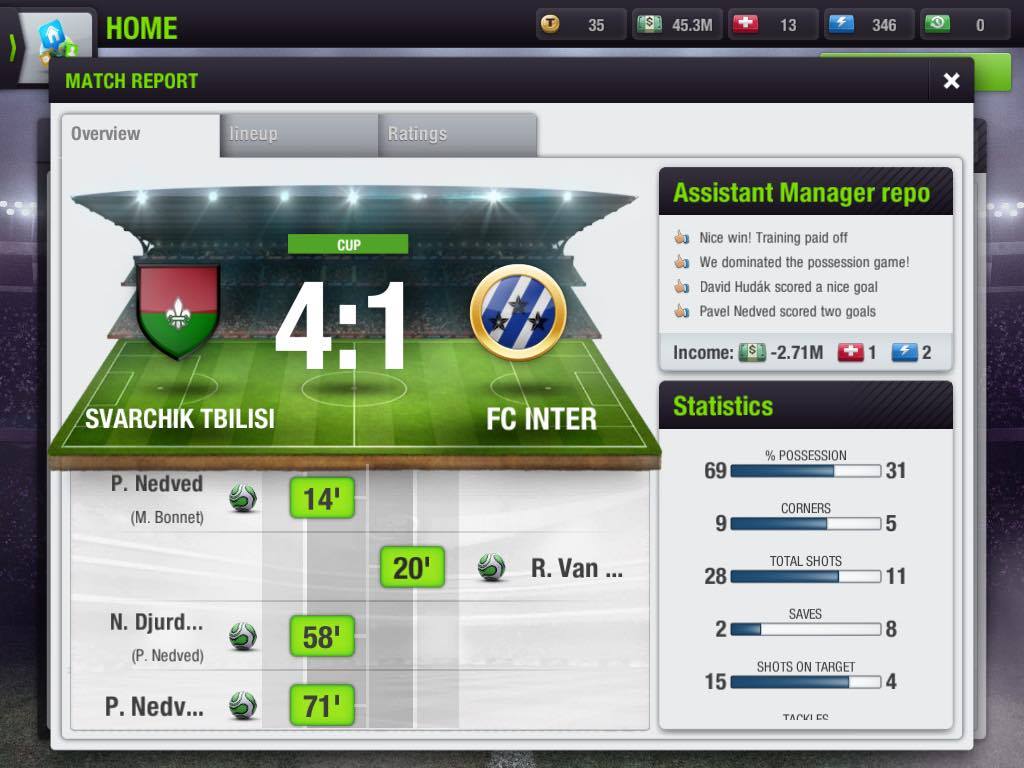Screen dimensions: 1024x768
Task: Tap the blue rest pack counter
Action: coord(868,25)
